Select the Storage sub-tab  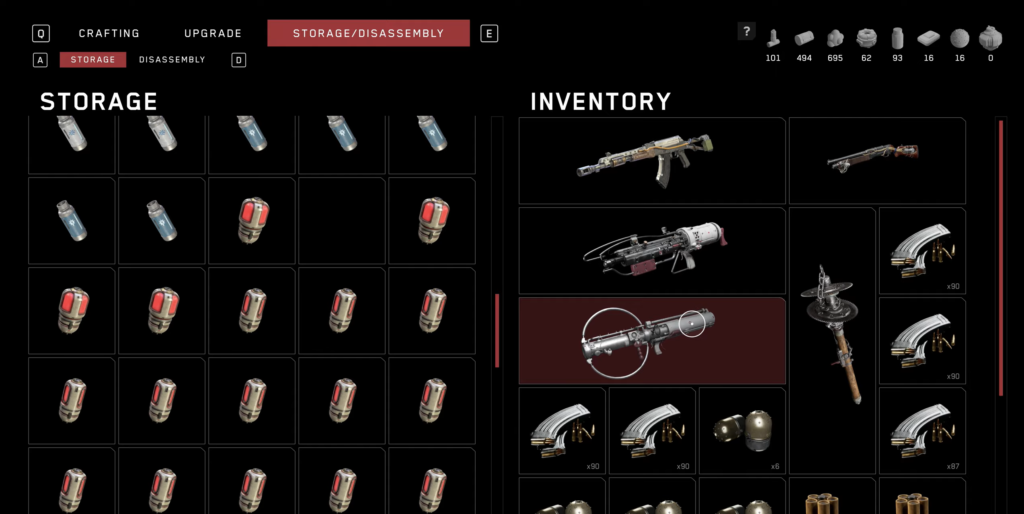pos(93,60)
